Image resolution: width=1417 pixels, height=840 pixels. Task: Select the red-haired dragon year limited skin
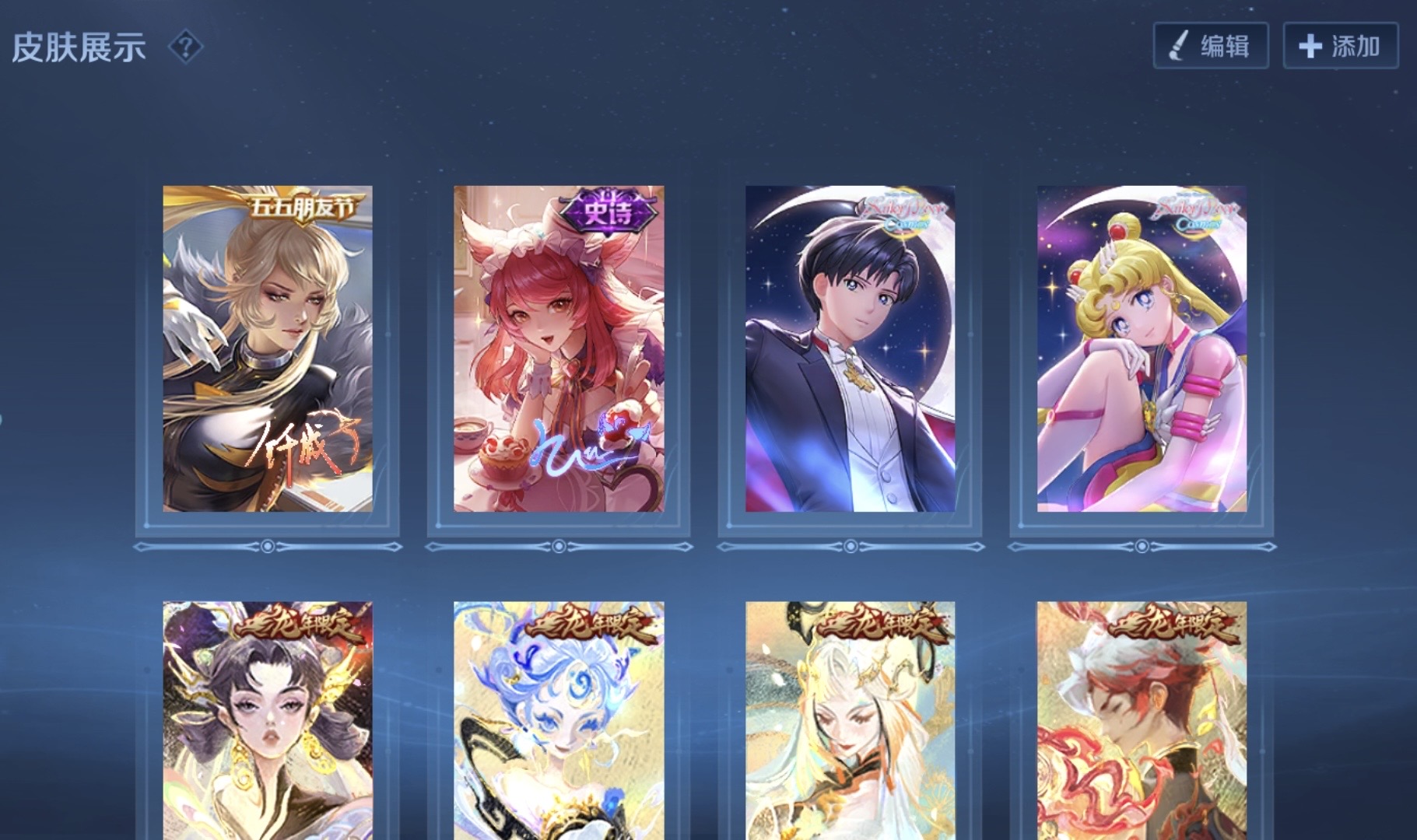pos(1142,719)
